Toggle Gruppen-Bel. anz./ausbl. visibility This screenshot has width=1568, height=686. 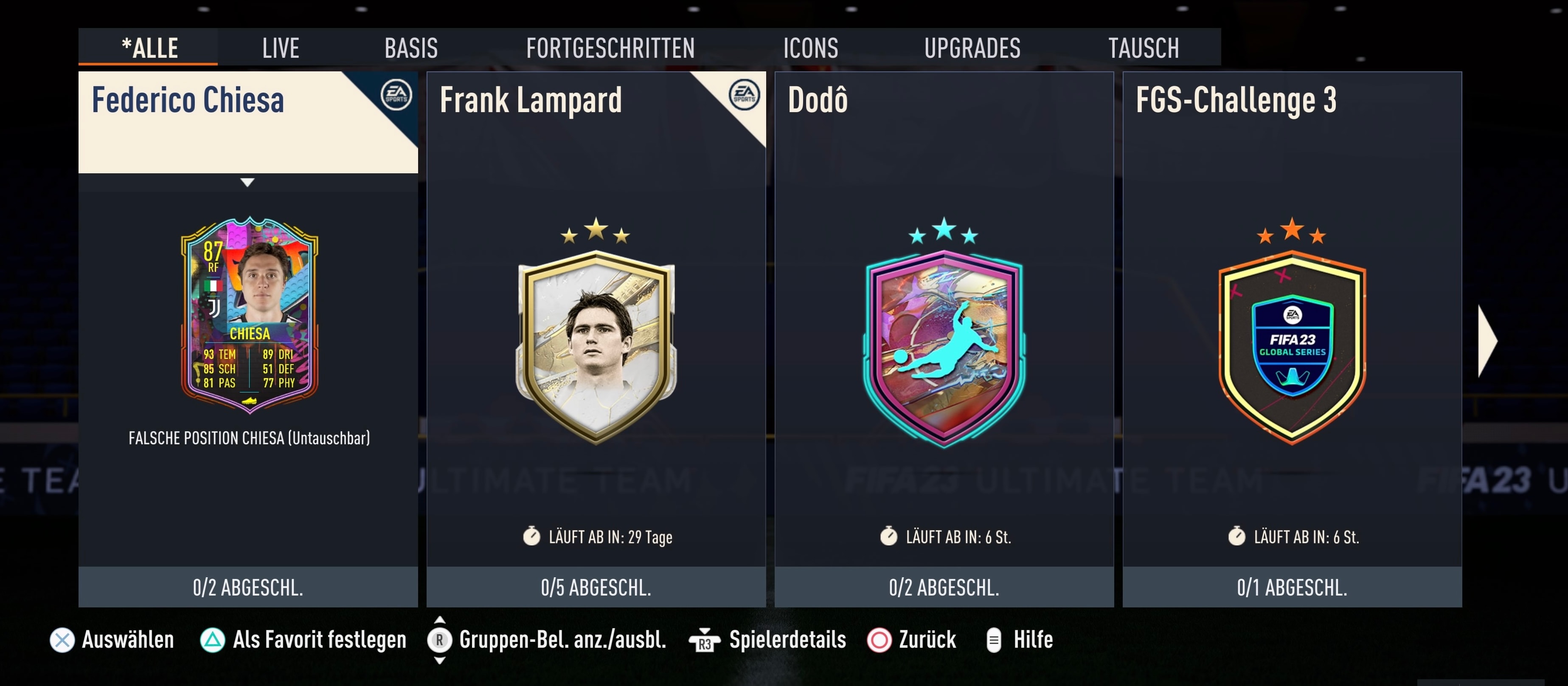click(x=439, y=640)
